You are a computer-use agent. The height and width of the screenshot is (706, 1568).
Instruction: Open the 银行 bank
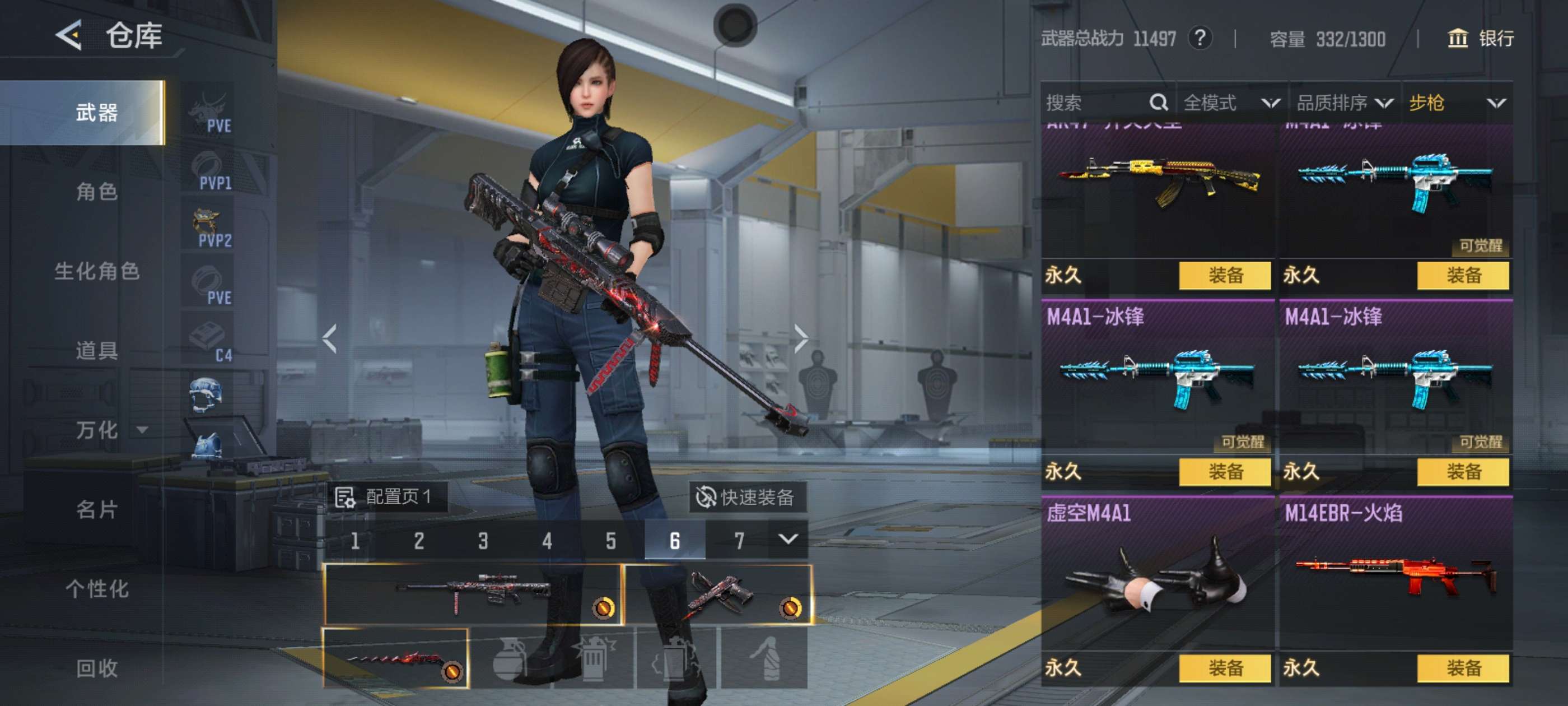pyautogui.click(x=1480, y=38)
